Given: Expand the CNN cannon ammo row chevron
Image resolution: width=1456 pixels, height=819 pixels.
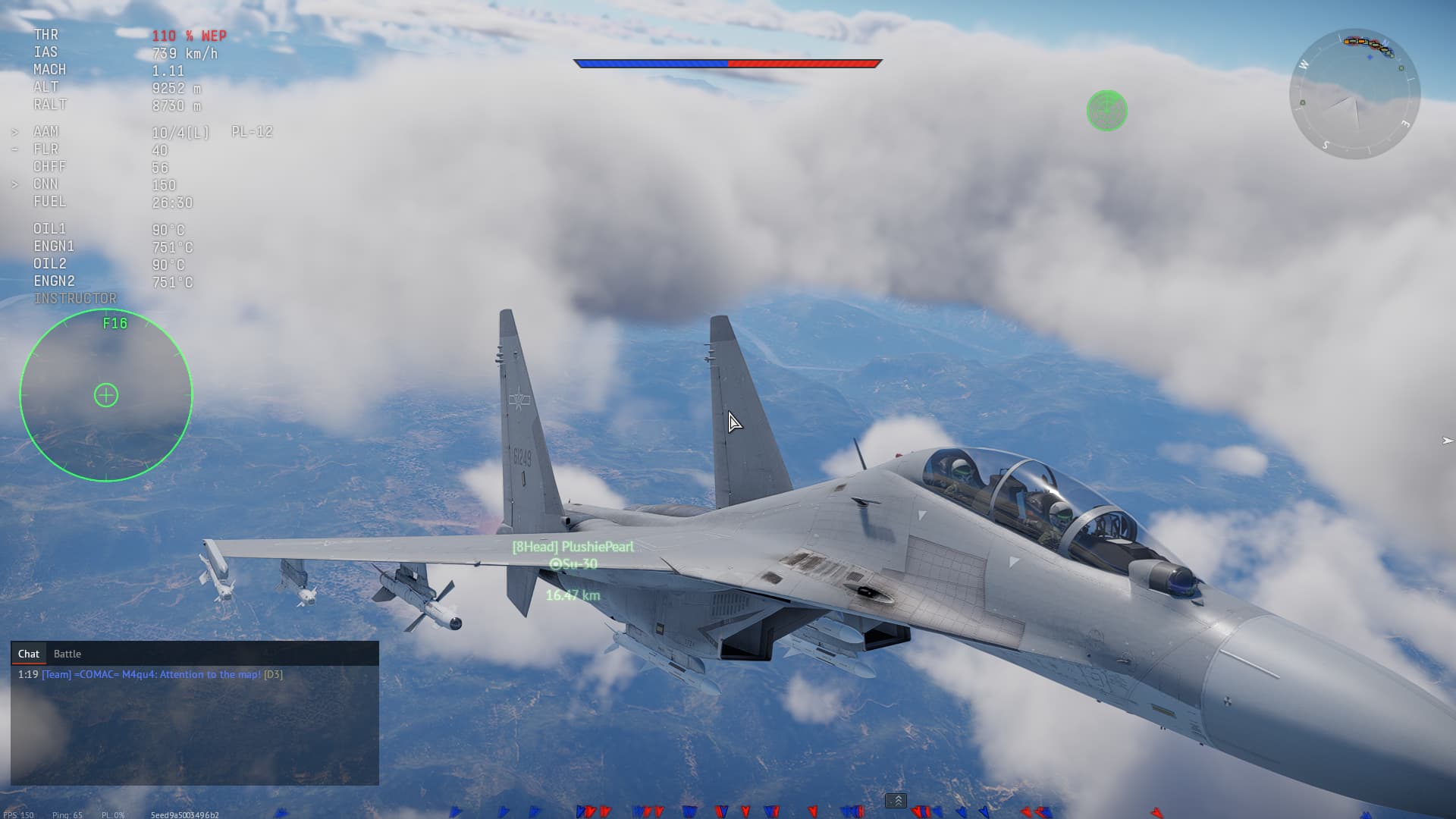Looking at the screenshot, I should click(x=15, y=184).
